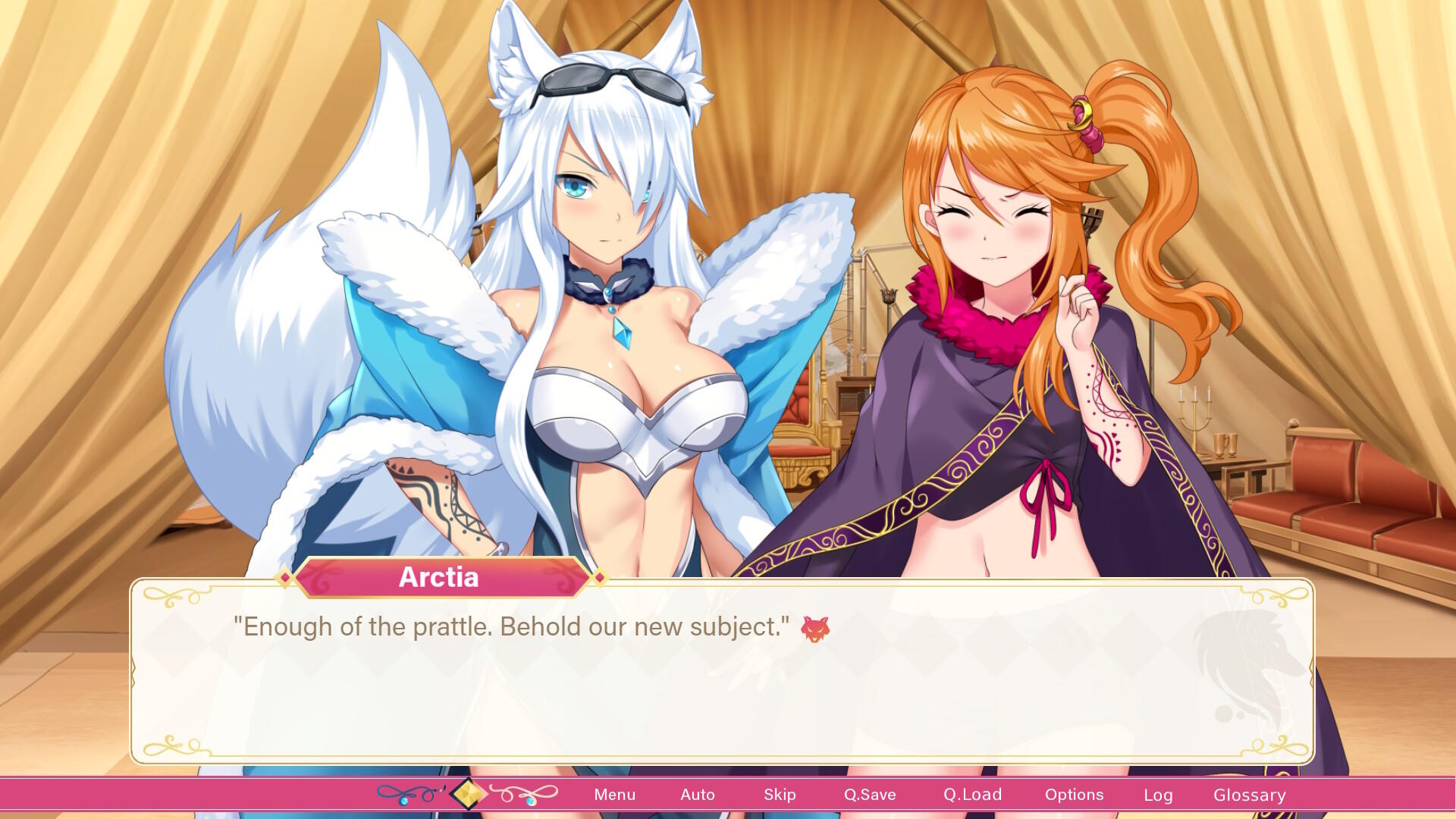Click the red wolf emote after the dialogue text
Viewport: 1456px width, 819px height.
pos(814,627)
